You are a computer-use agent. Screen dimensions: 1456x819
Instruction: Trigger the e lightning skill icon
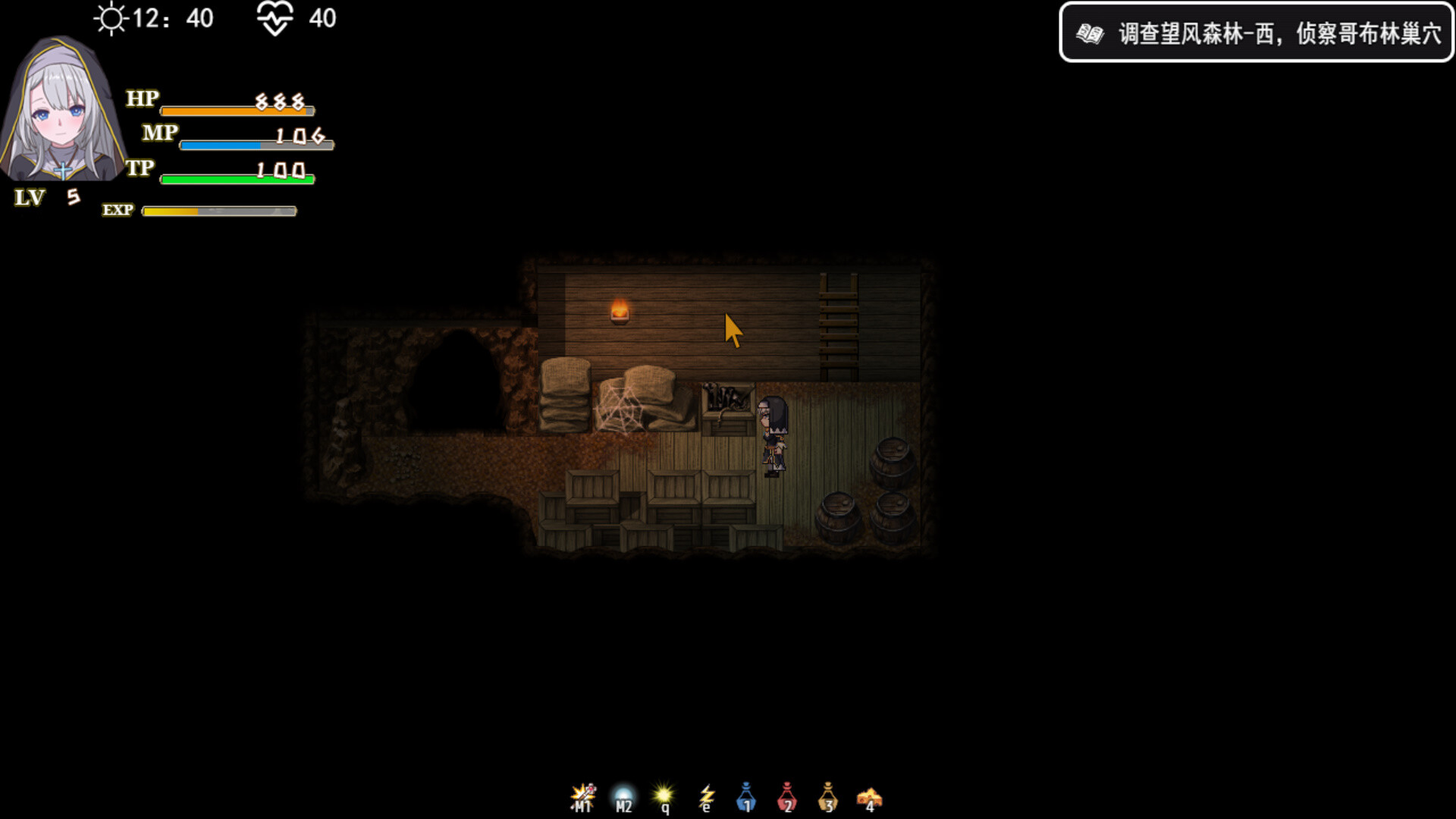706,795
